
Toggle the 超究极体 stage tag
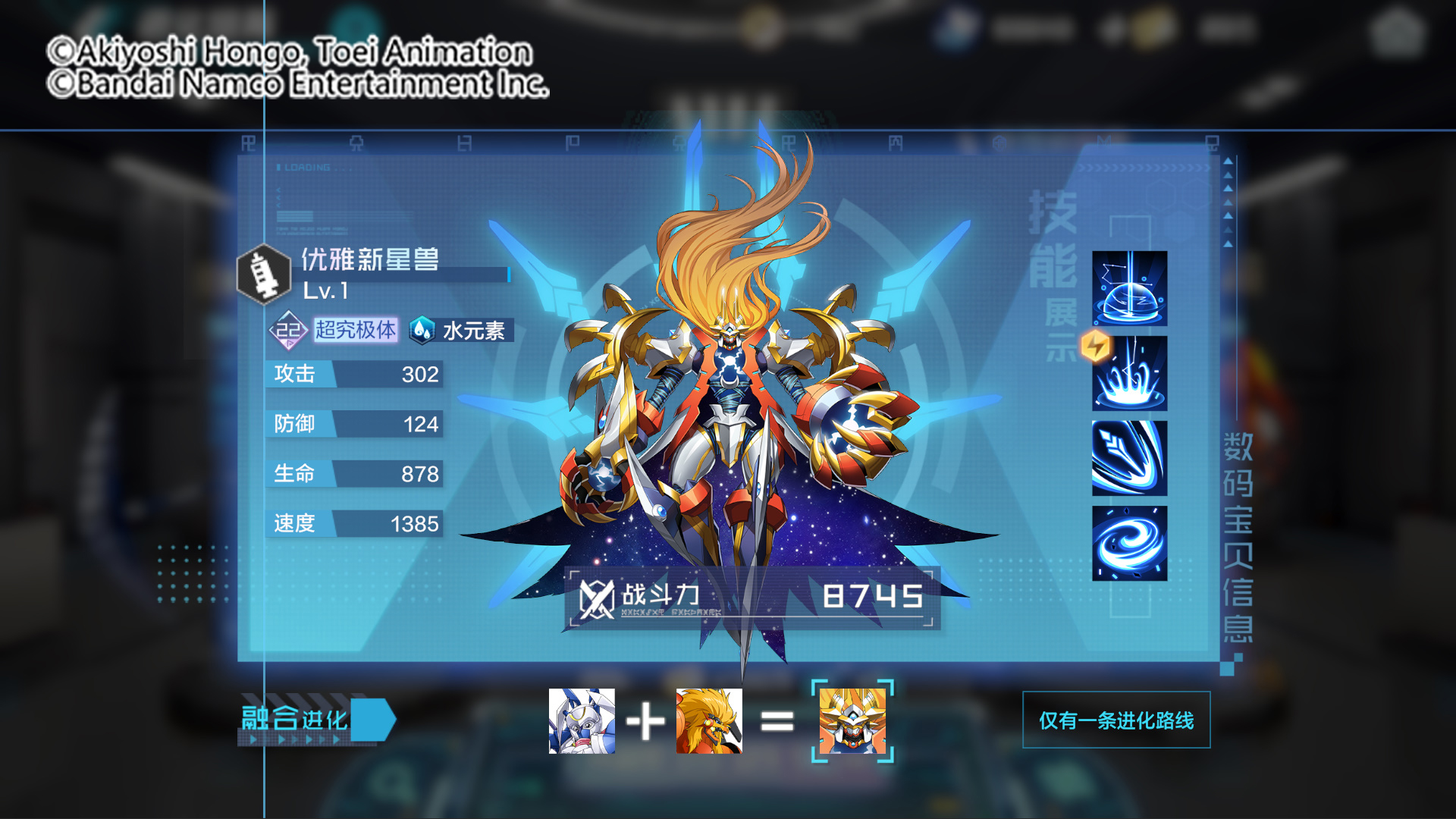coord(357,329)
